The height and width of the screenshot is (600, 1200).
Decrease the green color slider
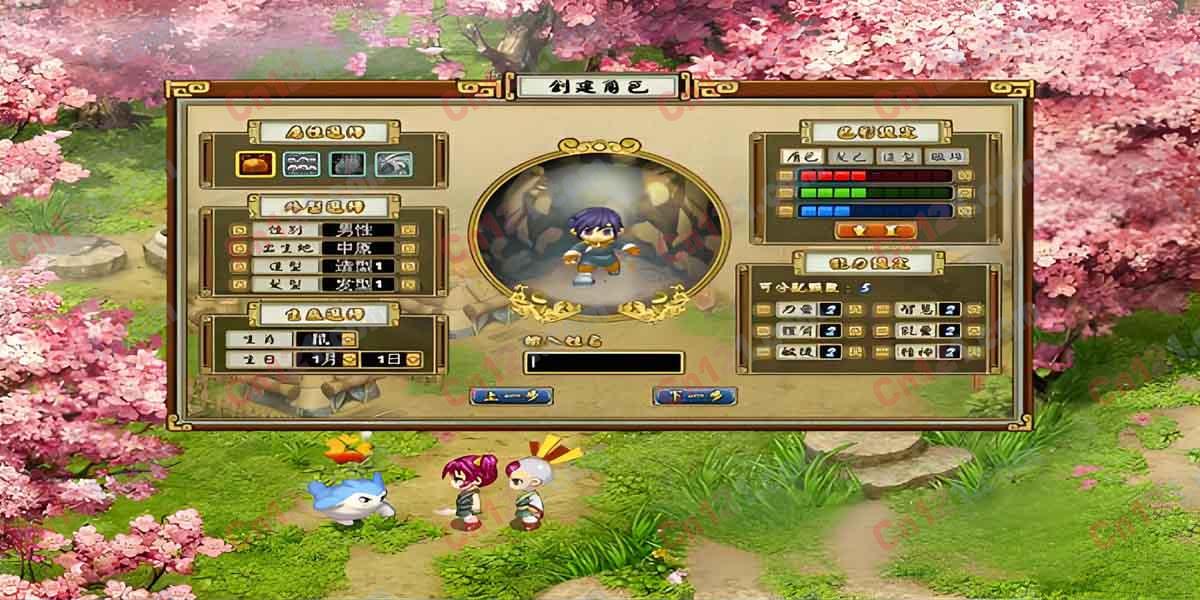coord(787,193)
